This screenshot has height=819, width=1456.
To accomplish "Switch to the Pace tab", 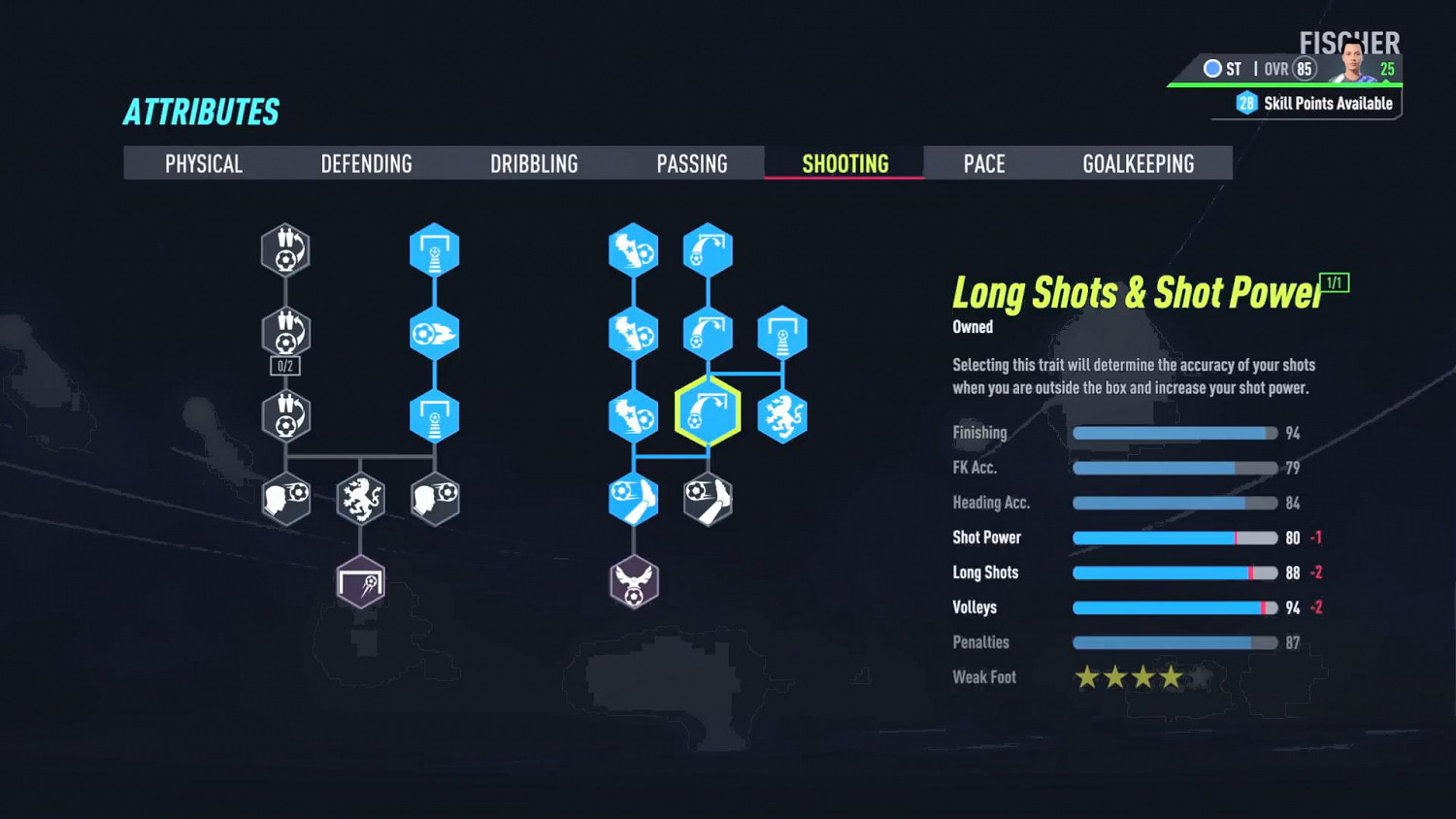I will coord(983,164).
